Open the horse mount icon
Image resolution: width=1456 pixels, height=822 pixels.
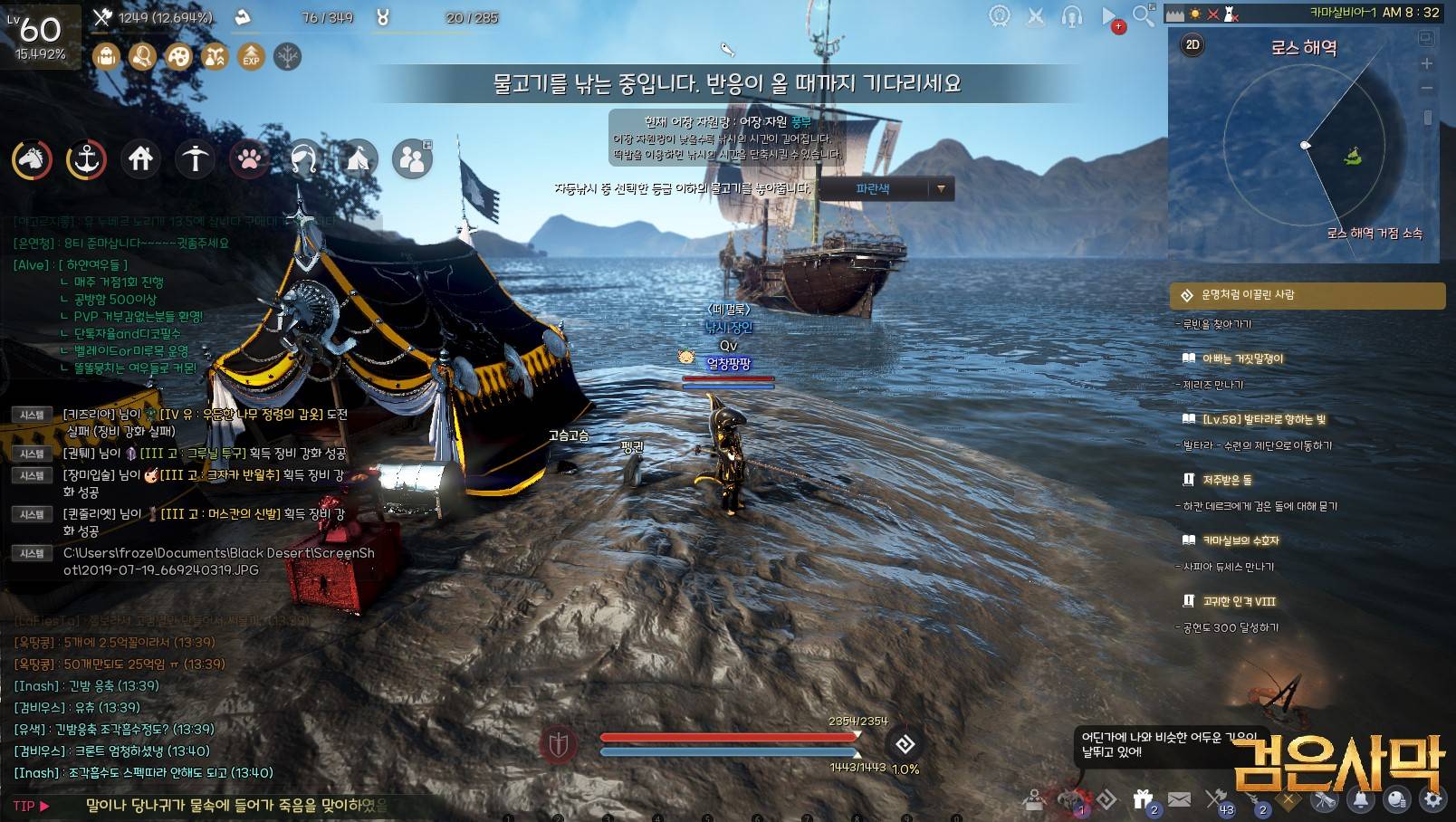[32, 159]
